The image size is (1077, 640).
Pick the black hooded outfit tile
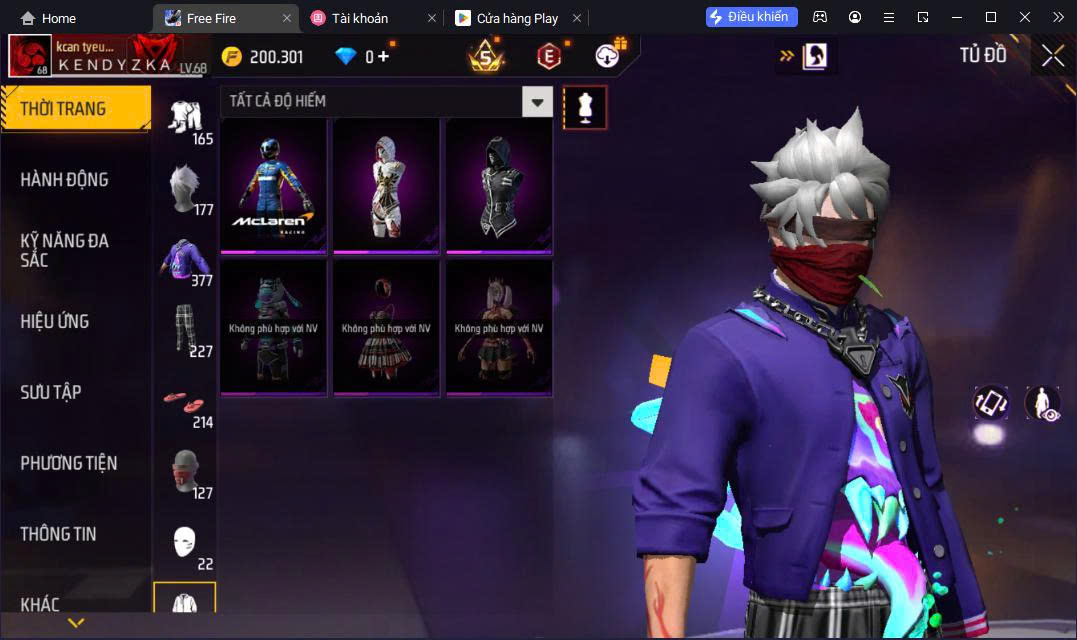(x=499, y=185)
